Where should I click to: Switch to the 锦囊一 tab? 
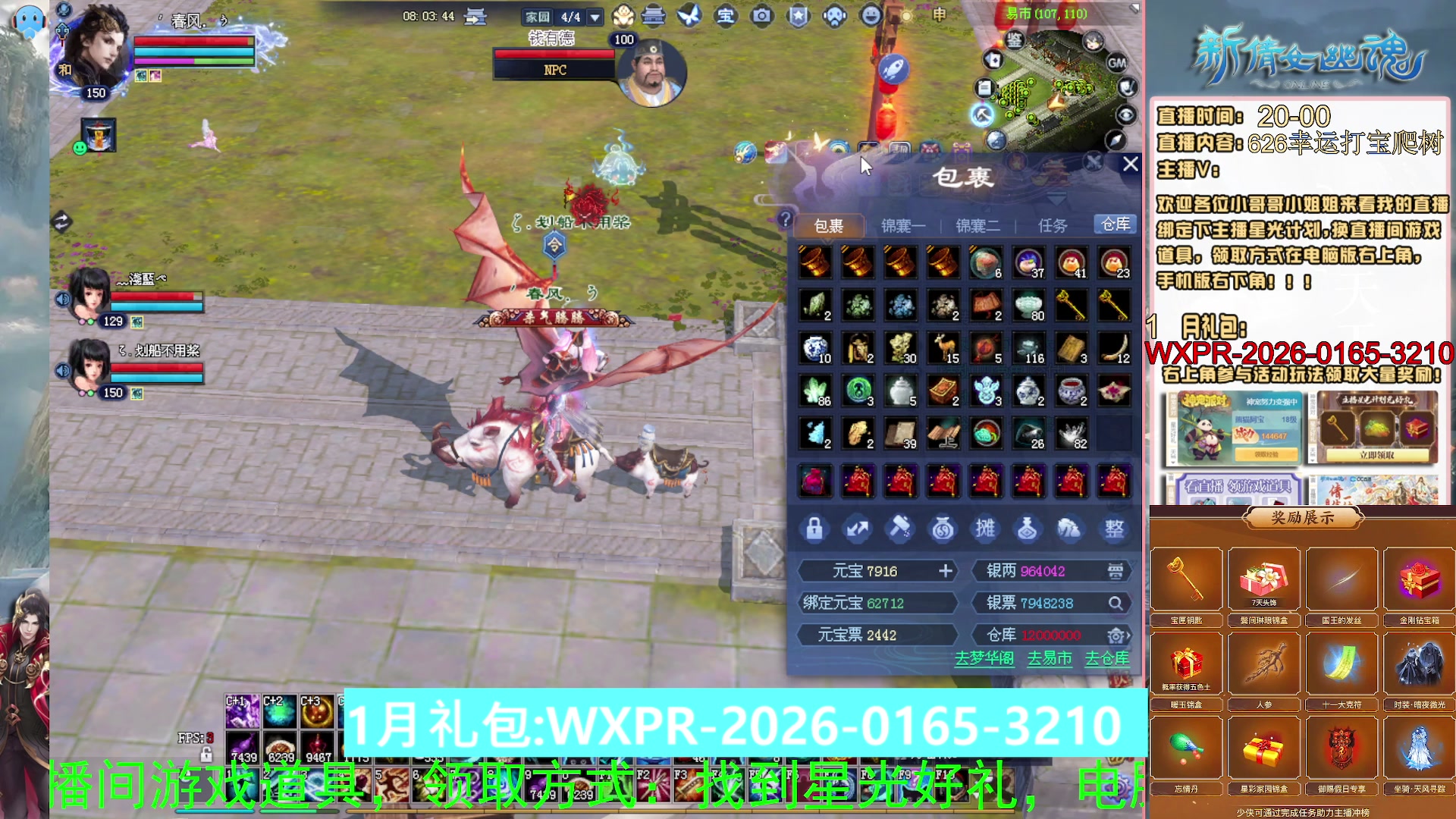pyautogui.click(x=905, y=225)
